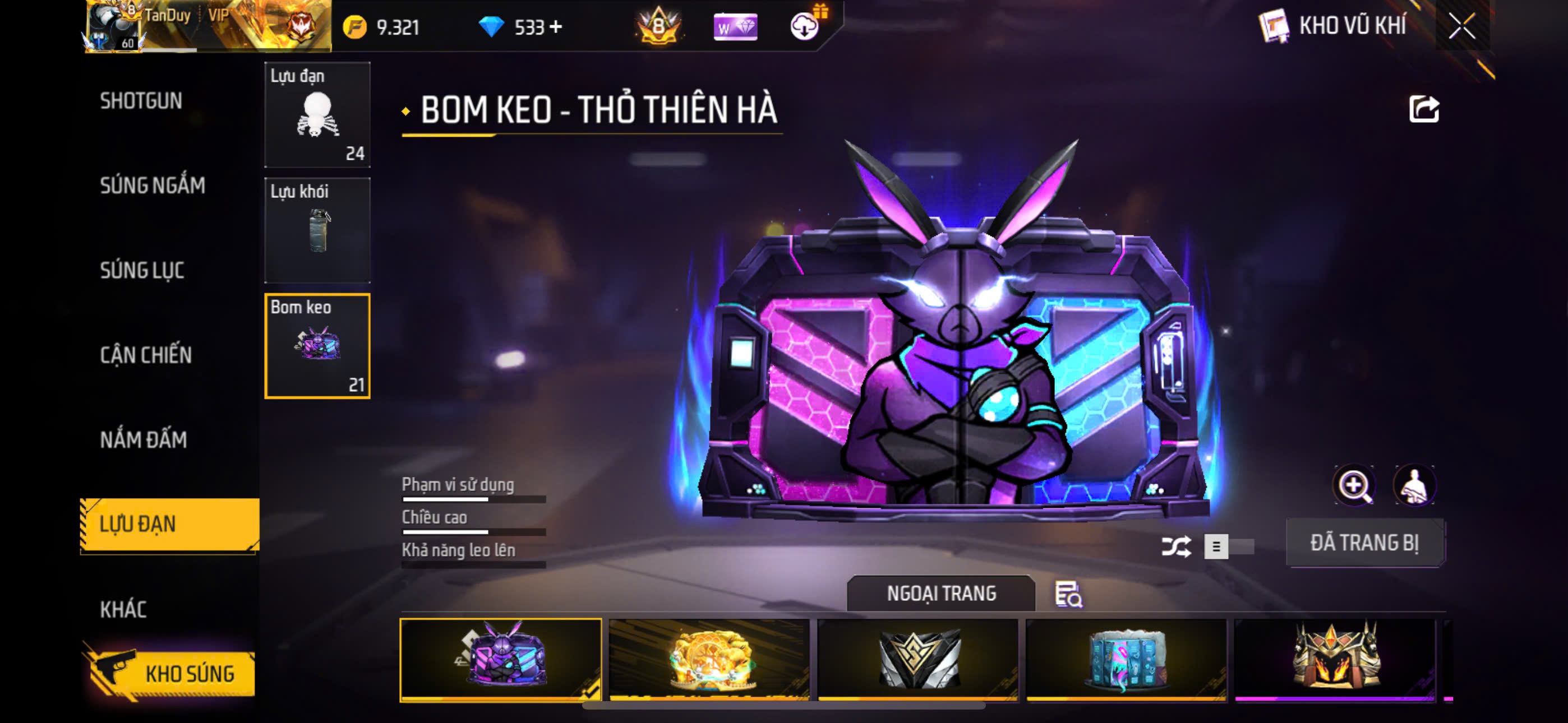Screen dimensions: 1568x723
Task: Close the weapon inventory screen
Action: [1461, 26]
